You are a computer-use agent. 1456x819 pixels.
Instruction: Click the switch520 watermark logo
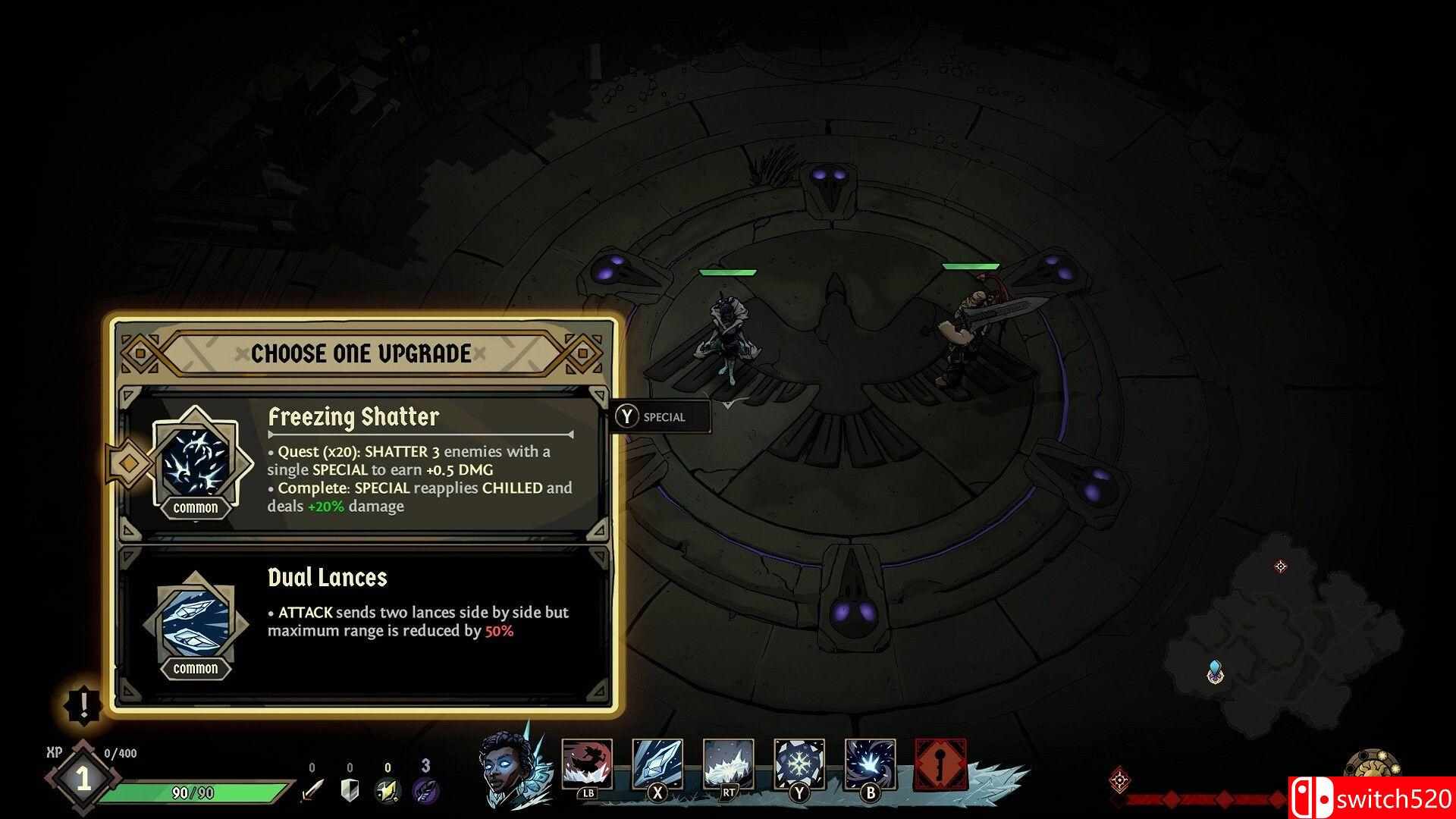[x=1371, y=798]
